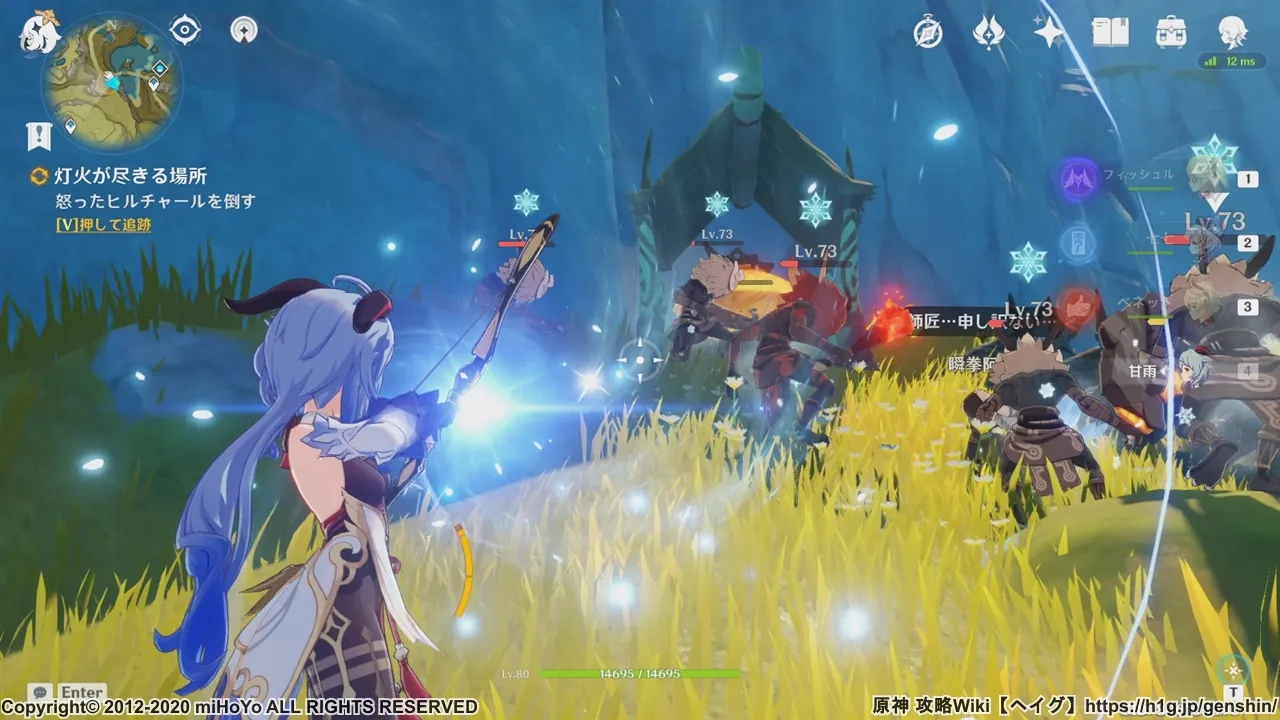Open the compass events icon
This screenshot has height=720, width=1280.
[928, 33]
